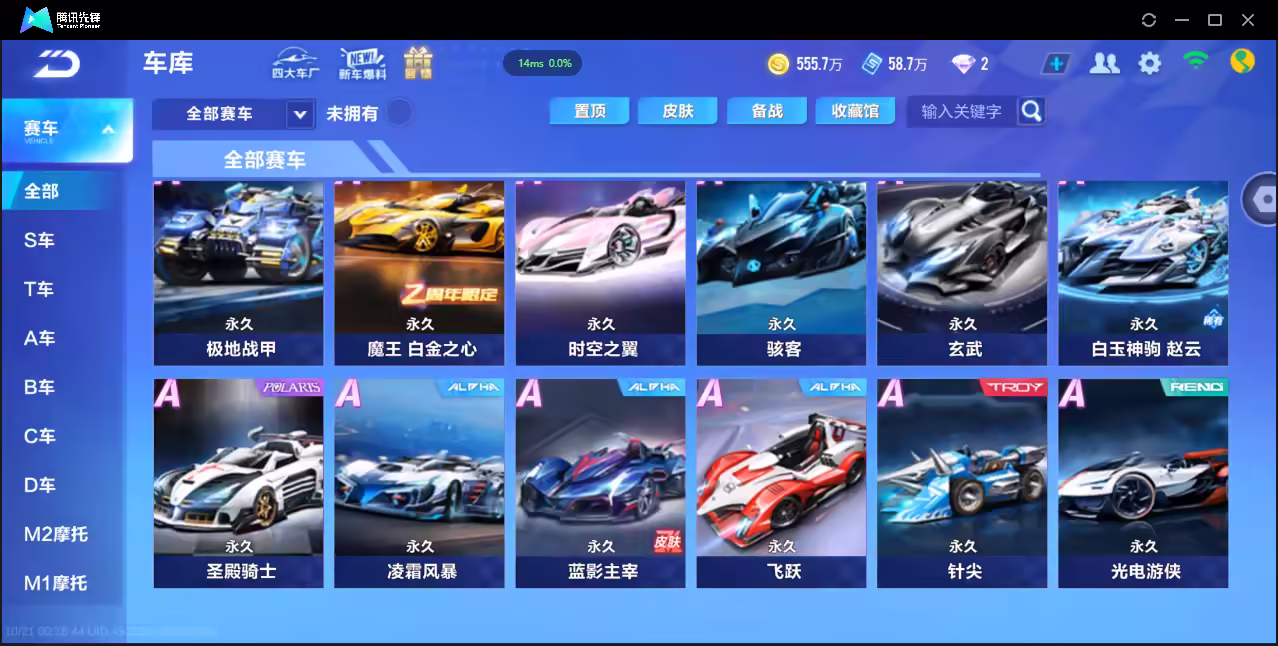The image size is (1278, 646).
Task: Click the 置顶 button
Action: pyautogui.click(x=589, y=111)
